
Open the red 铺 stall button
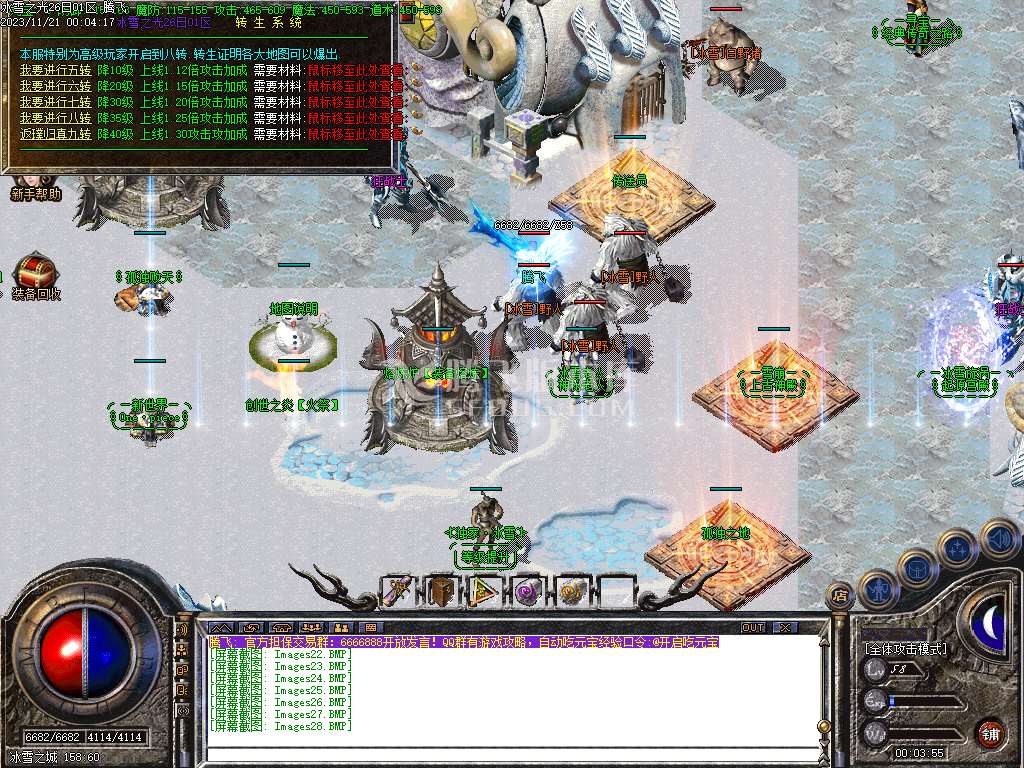[x=990, y=733]
